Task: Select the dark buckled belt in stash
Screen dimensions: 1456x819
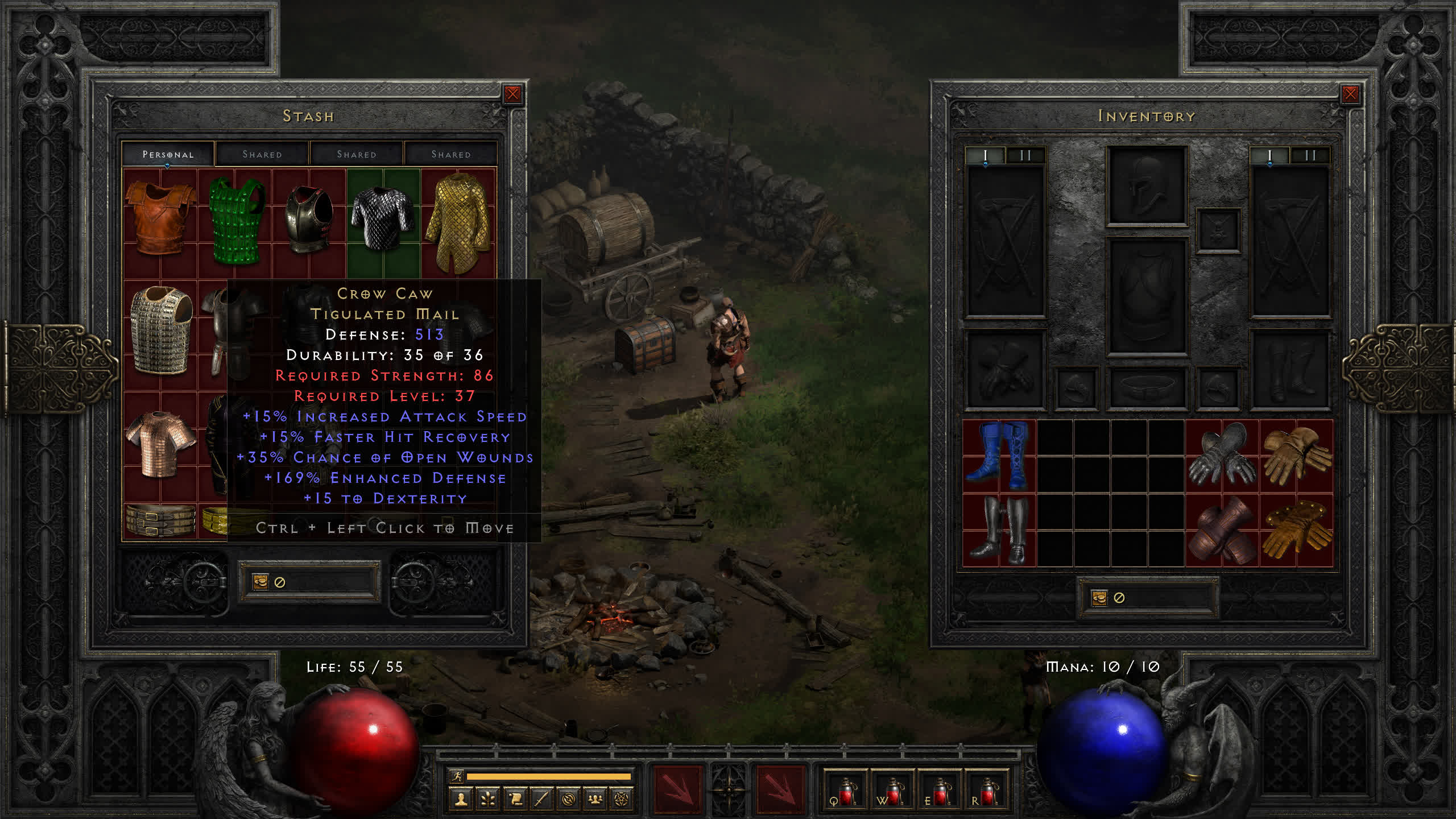Action: (x=160, y=520)
